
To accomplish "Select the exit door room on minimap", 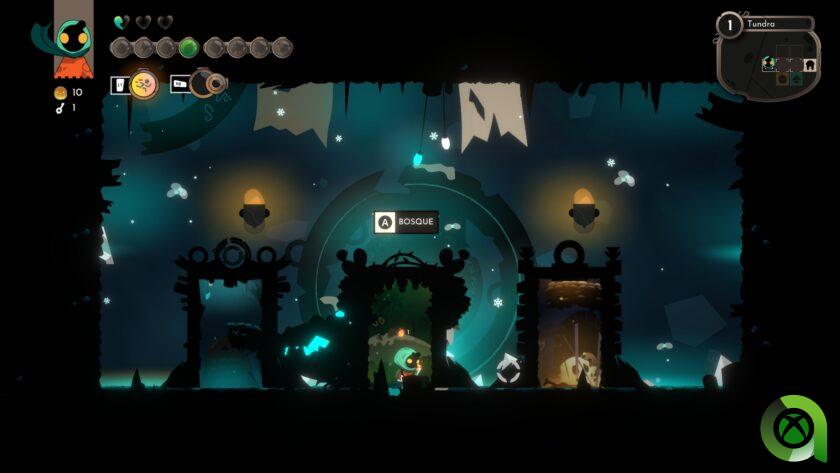I will [809, 63].
